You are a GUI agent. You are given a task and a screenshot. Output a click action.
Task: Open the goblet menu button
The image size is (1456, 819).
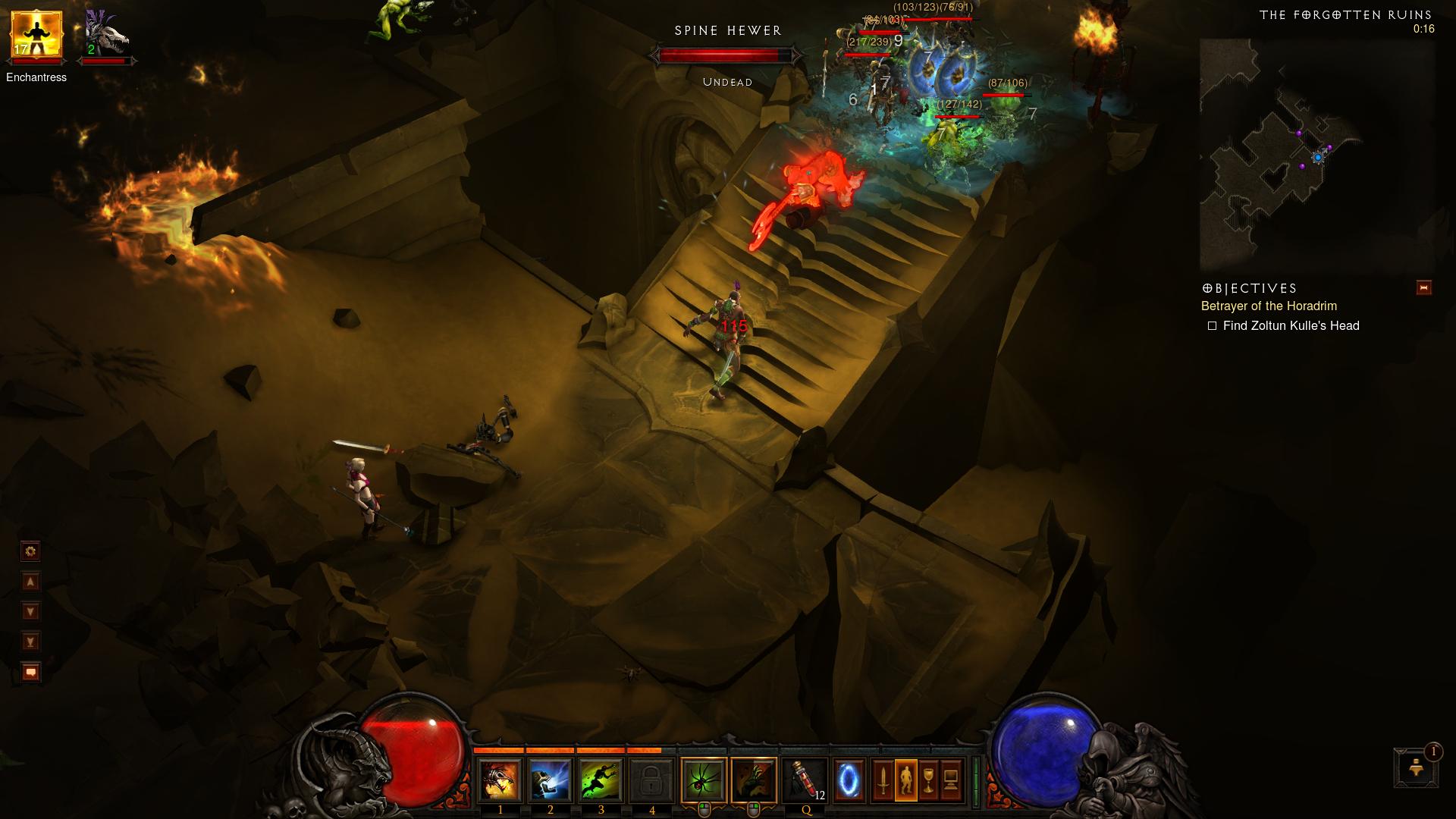(928, 780)
